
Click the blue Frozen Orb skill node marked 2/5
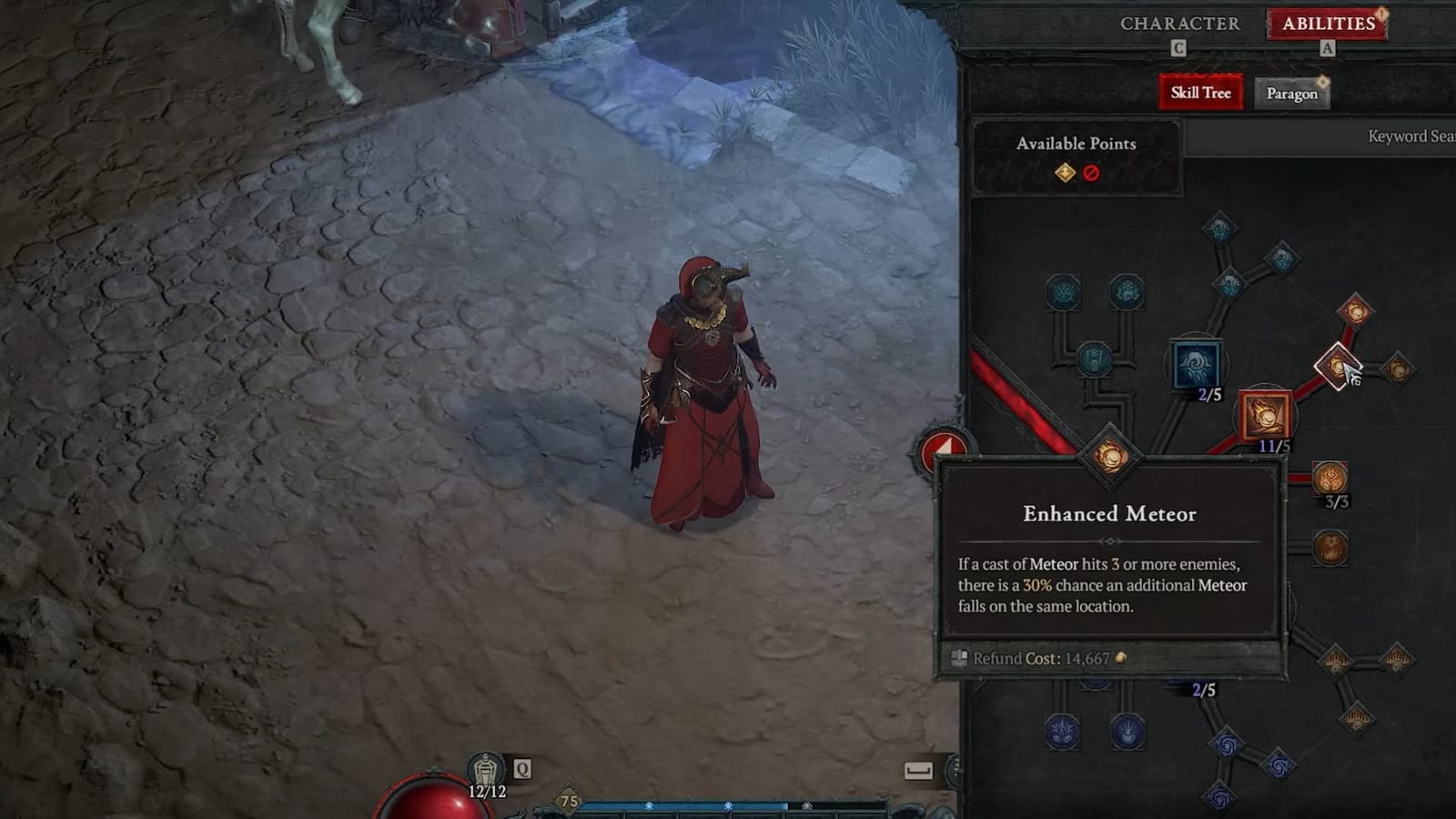[x=1195, y=364]
